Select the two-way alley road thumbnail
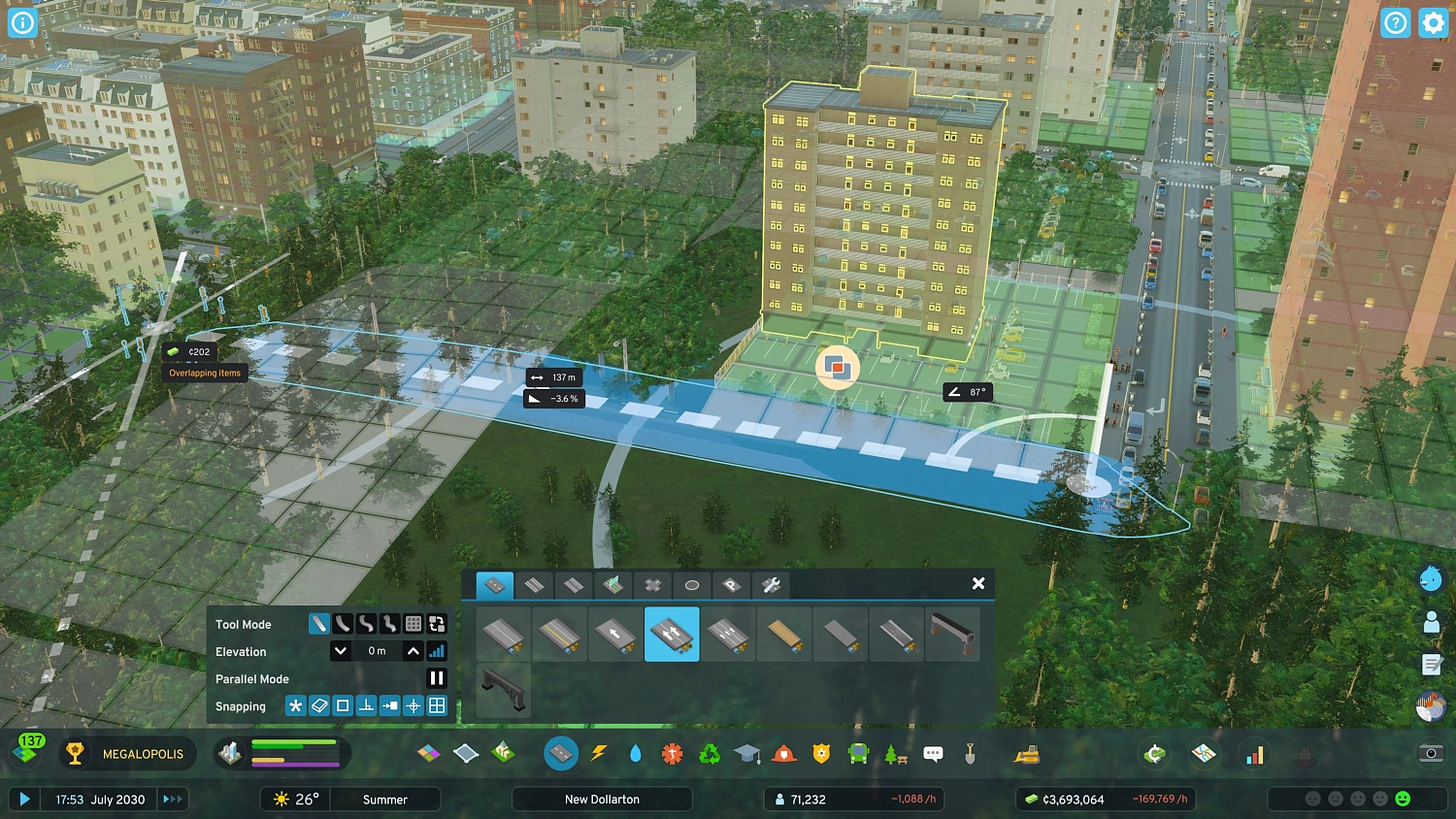The image size is (1456, 819). click(672, 635)
